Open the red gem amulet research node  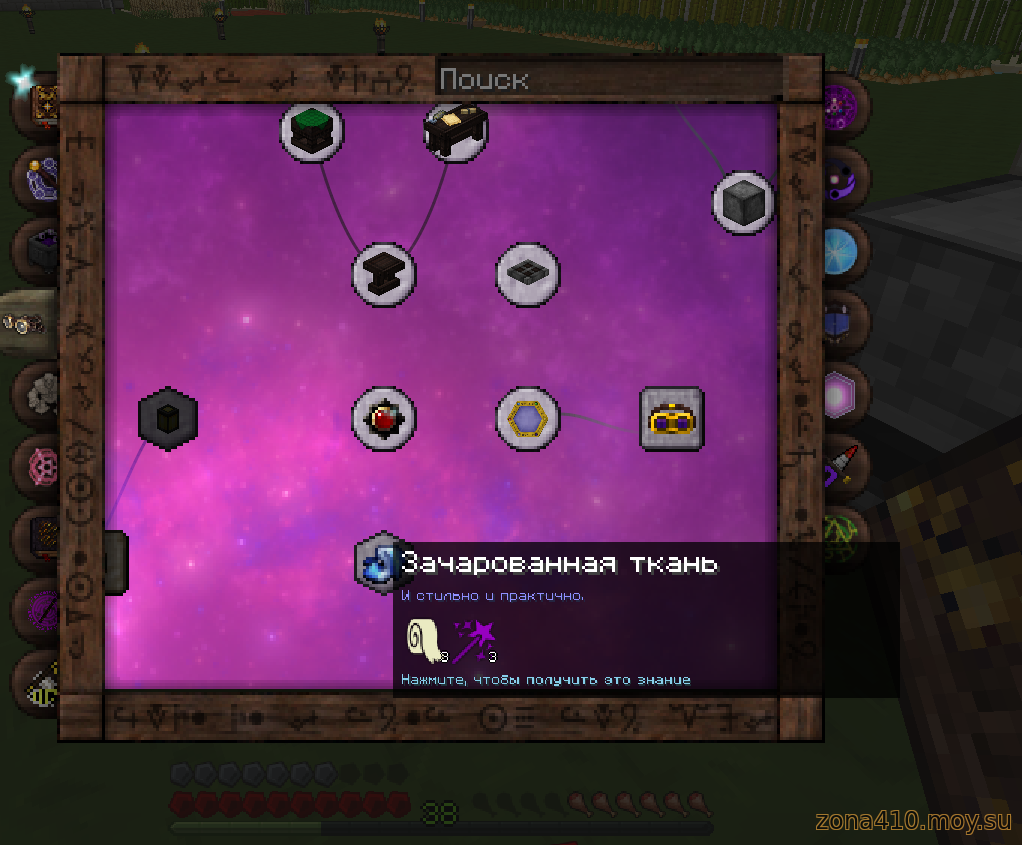[x=384, y=419]
